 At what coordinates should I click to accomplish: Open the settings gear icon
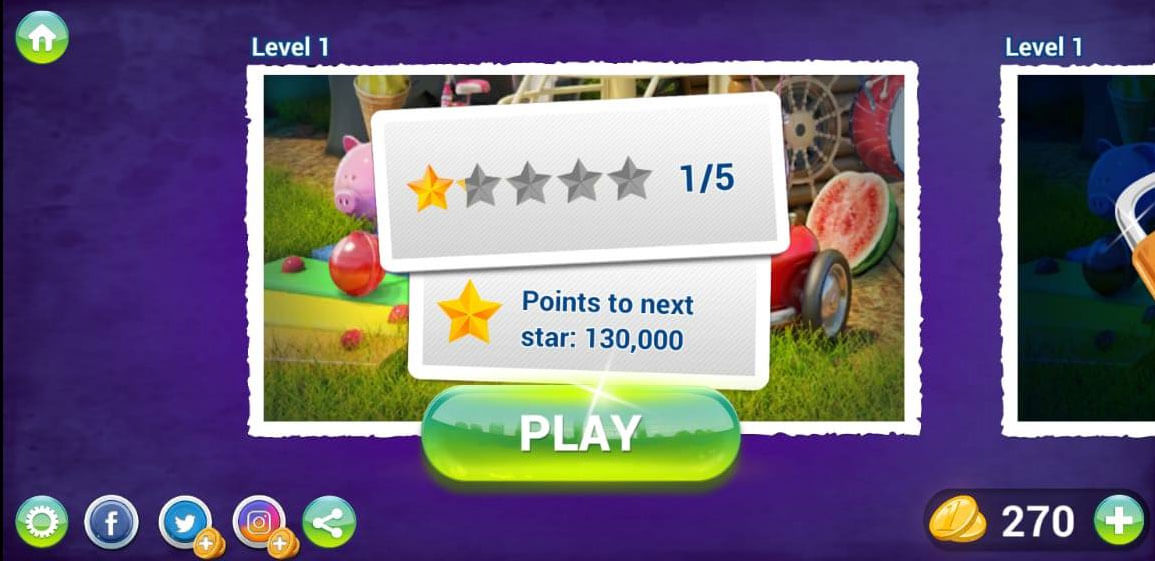pyautogui.click(x=41, y=522)
